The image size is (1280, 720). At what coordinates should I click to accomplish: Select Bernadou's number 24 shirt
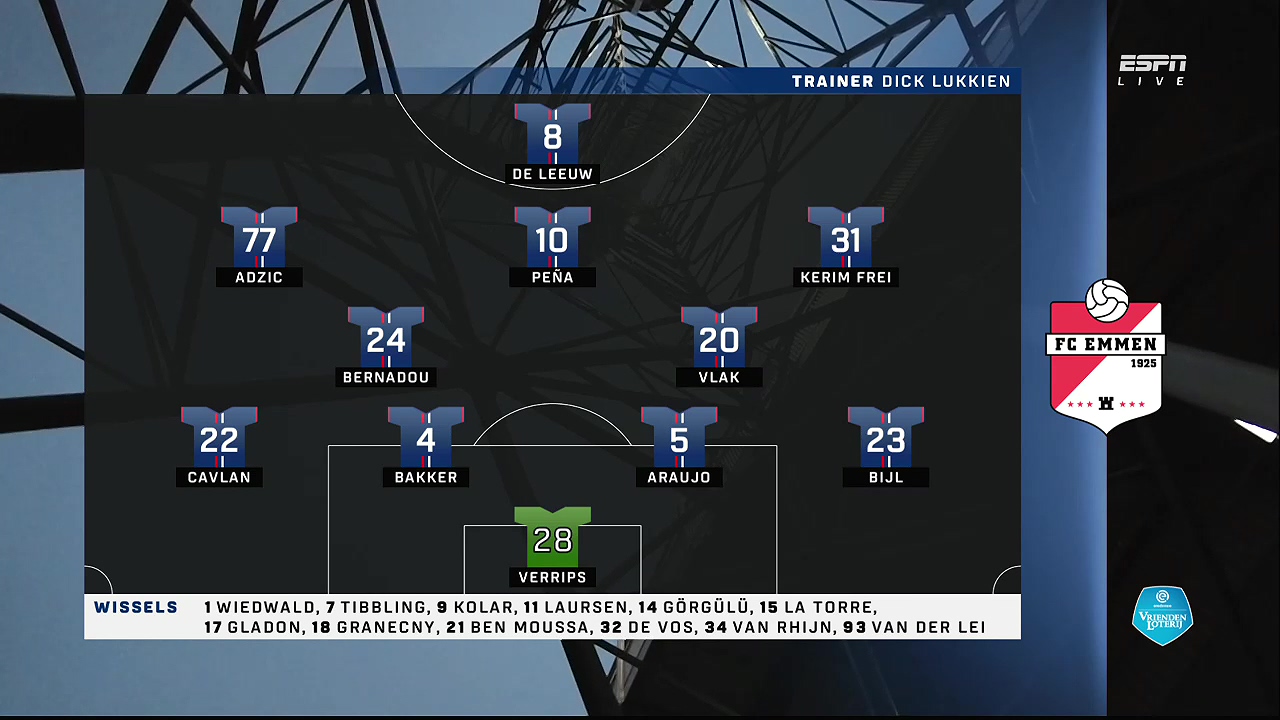pyautogui.click(x=386, y=338)
